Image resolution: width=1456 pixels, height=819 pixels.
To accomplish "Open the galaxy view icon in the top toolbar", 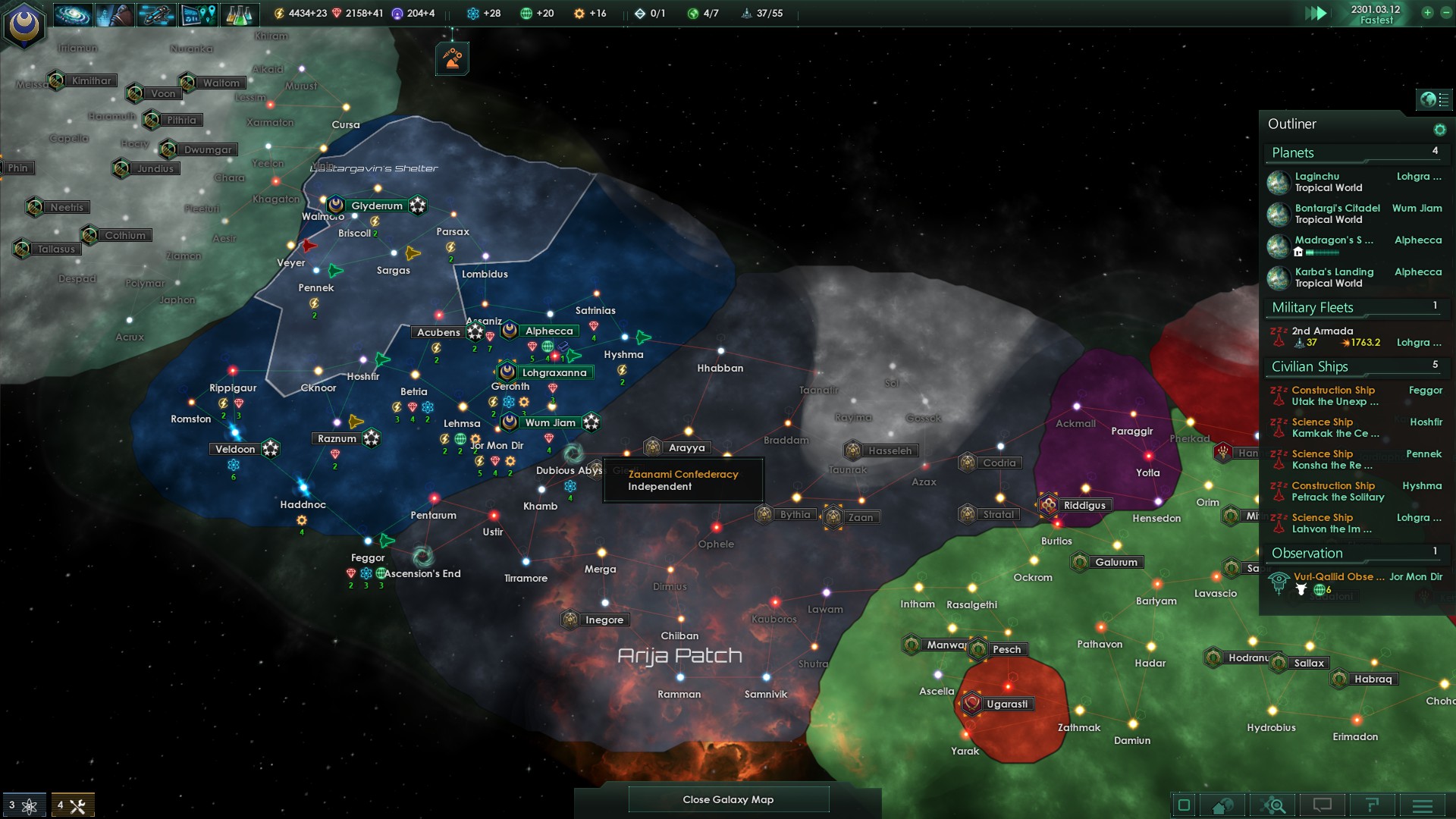I will (74, 13).
